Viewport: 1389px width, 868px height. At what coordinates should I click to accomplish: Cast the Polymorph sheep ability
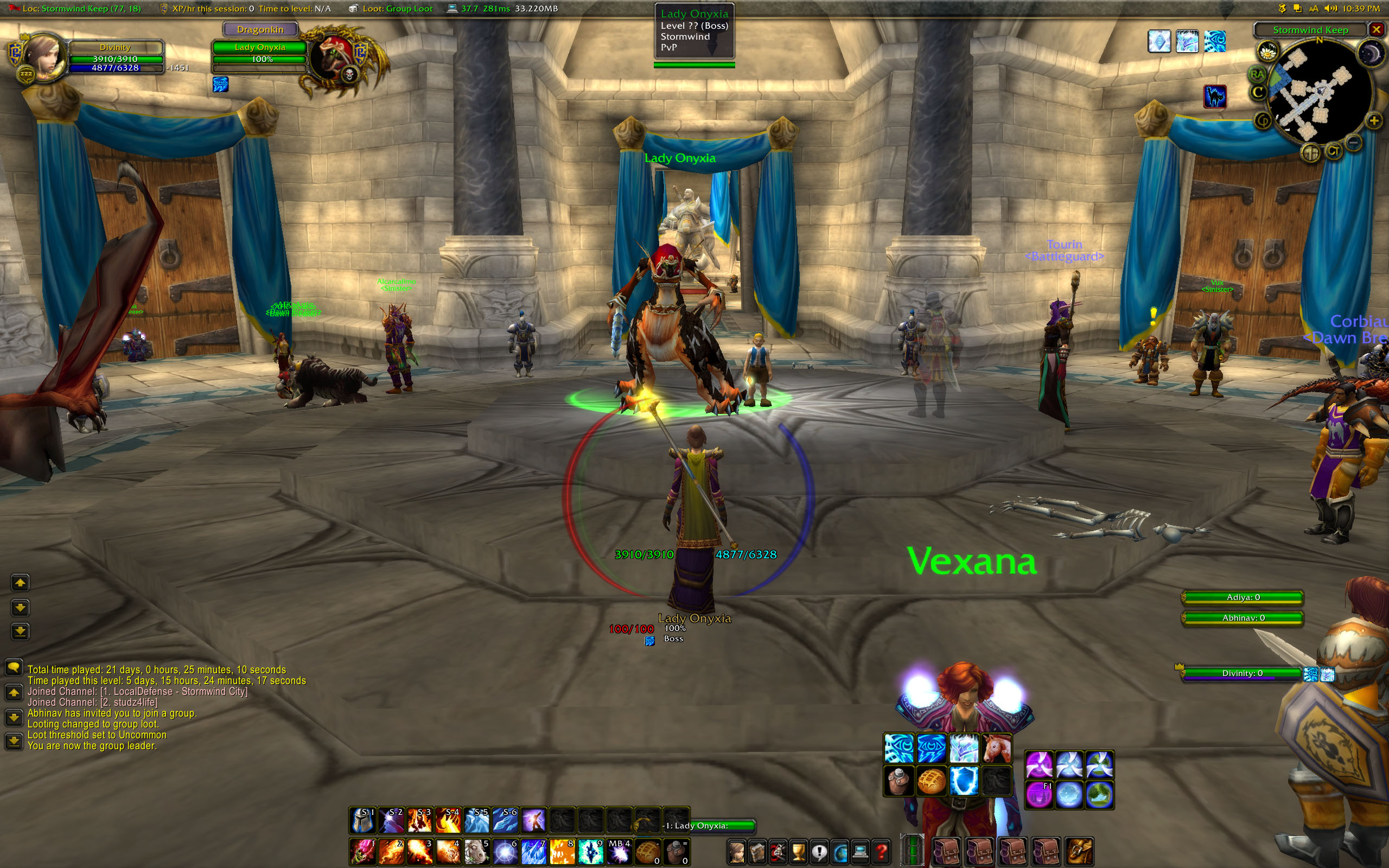[x=477, y=851]
